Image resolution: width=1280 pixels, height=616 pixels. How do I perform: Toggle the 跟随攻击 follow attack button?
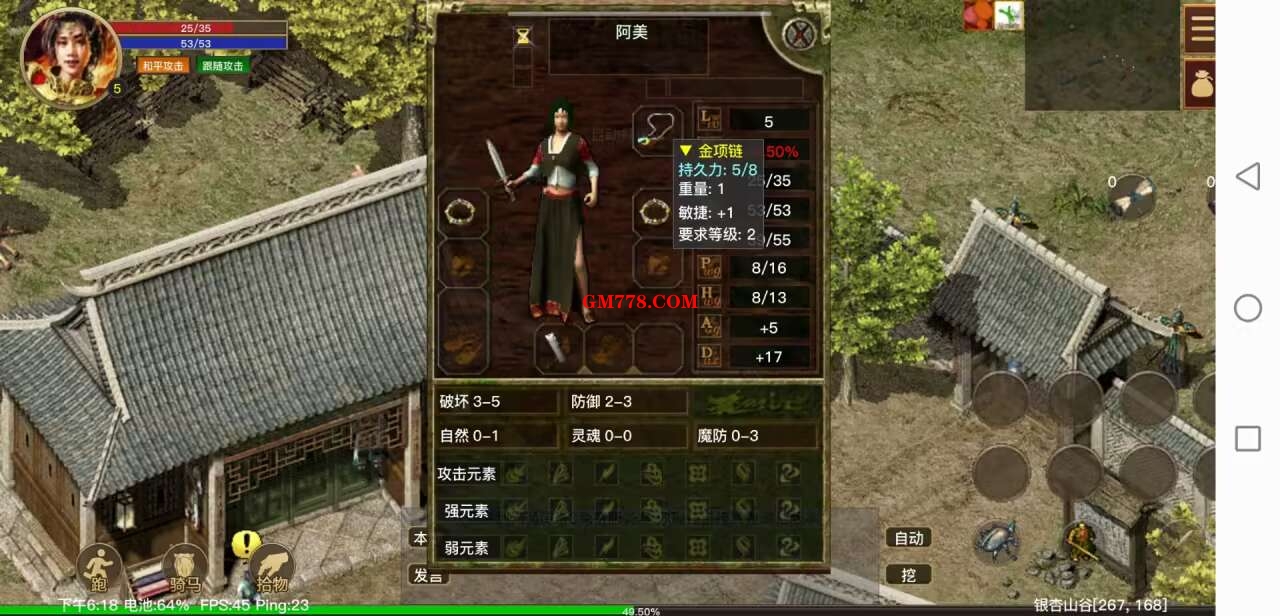click(223, 66)
